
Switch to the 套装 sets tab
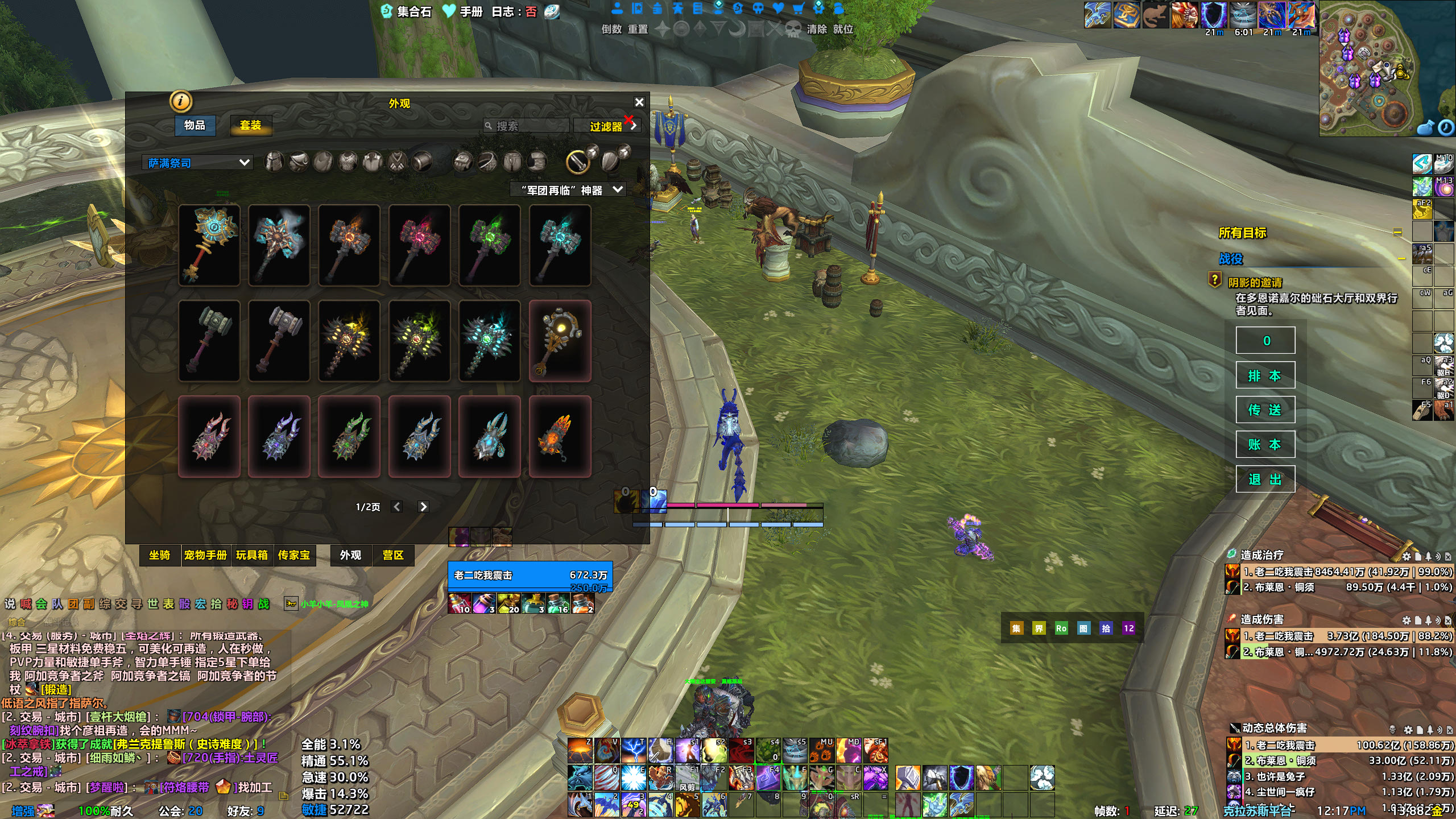click(x=250, y=125)
